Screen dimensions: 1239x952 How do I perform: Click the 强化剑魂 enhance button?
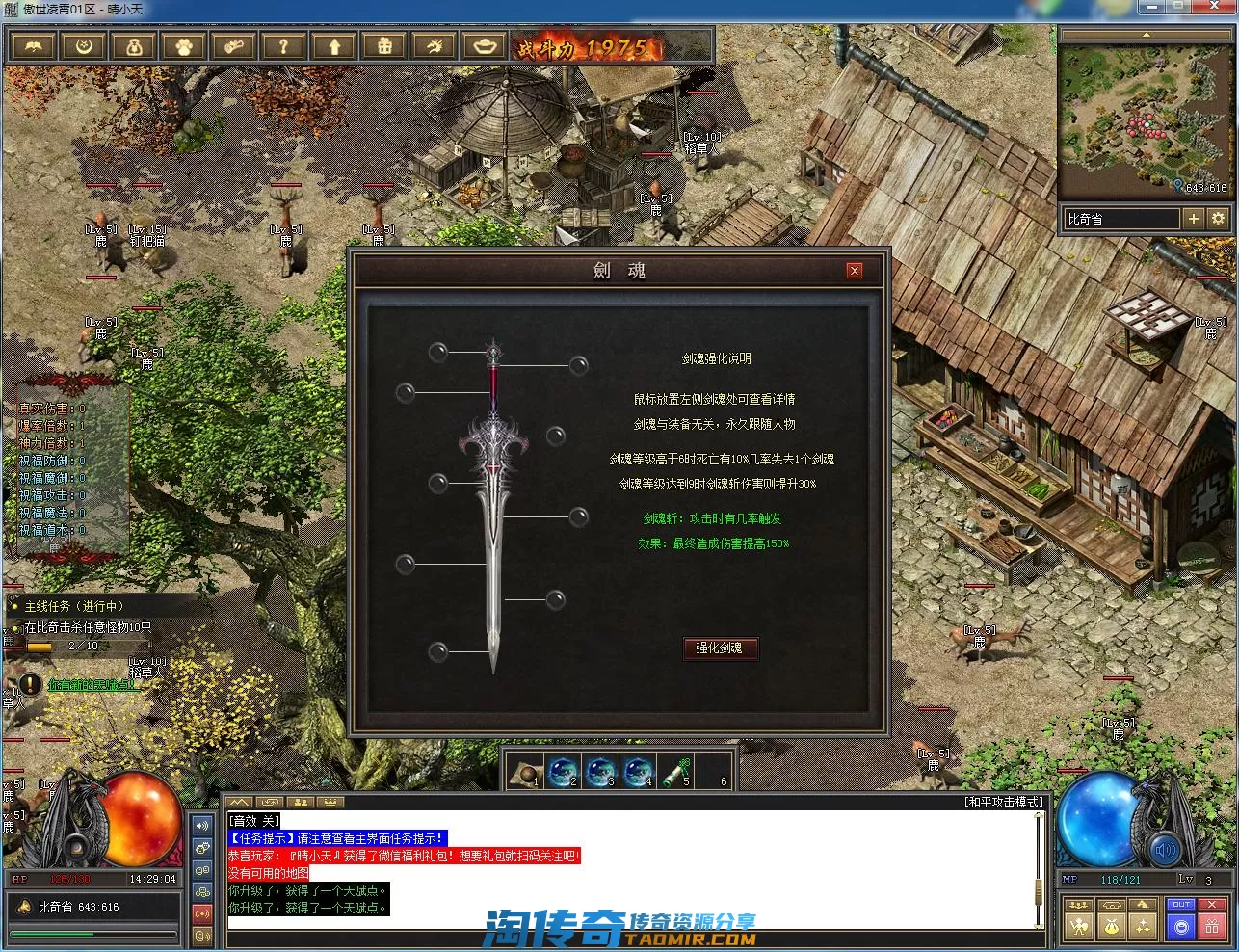(720, 648)
